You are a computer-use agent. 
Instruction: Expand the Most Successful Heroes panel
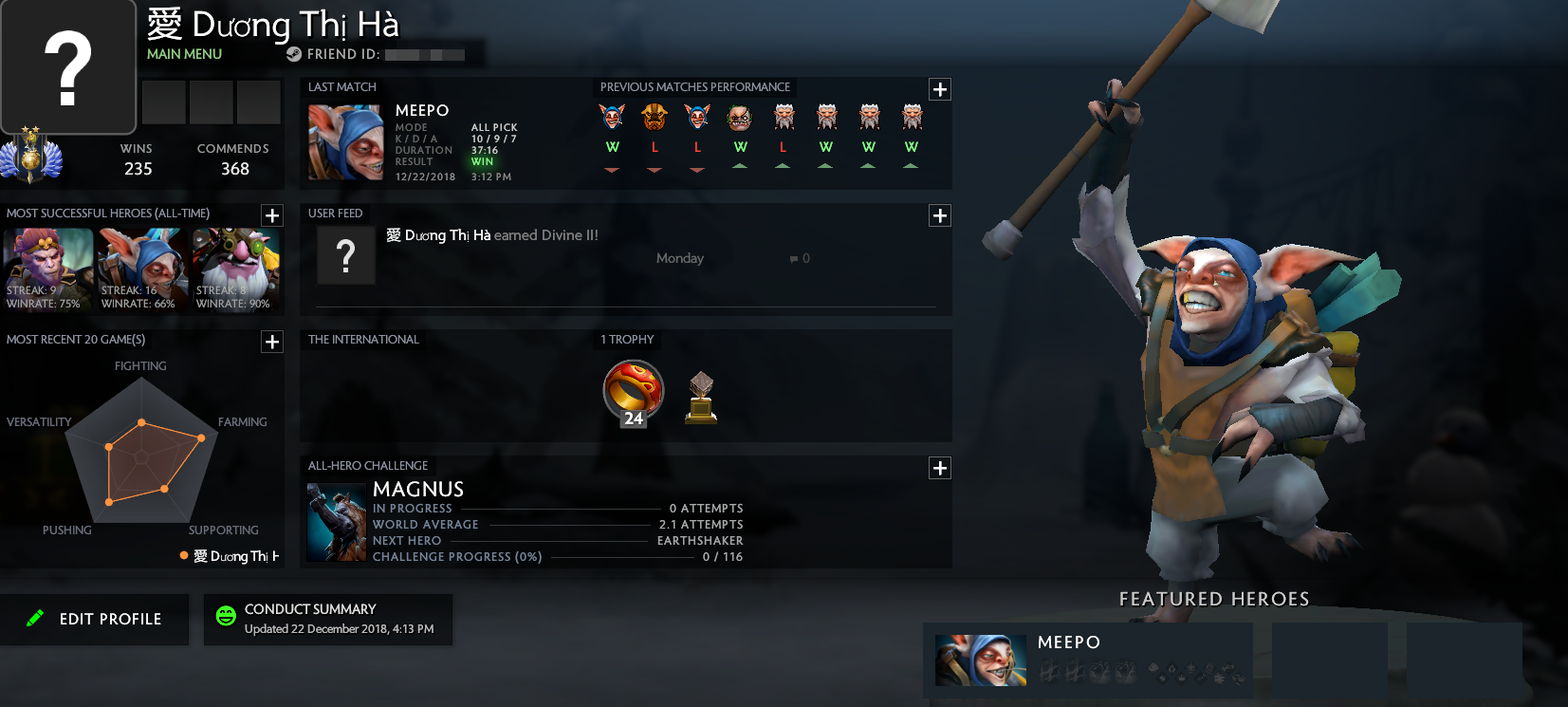click(x=272, y=215)
